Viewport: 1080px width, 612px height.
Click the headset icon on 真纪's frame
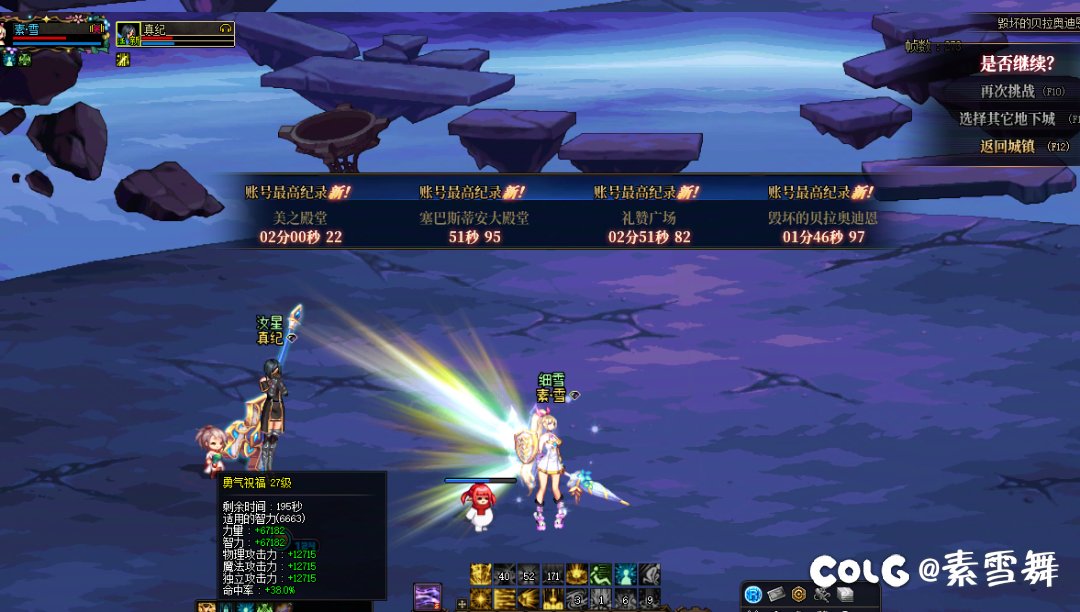[x=225, y=30]
